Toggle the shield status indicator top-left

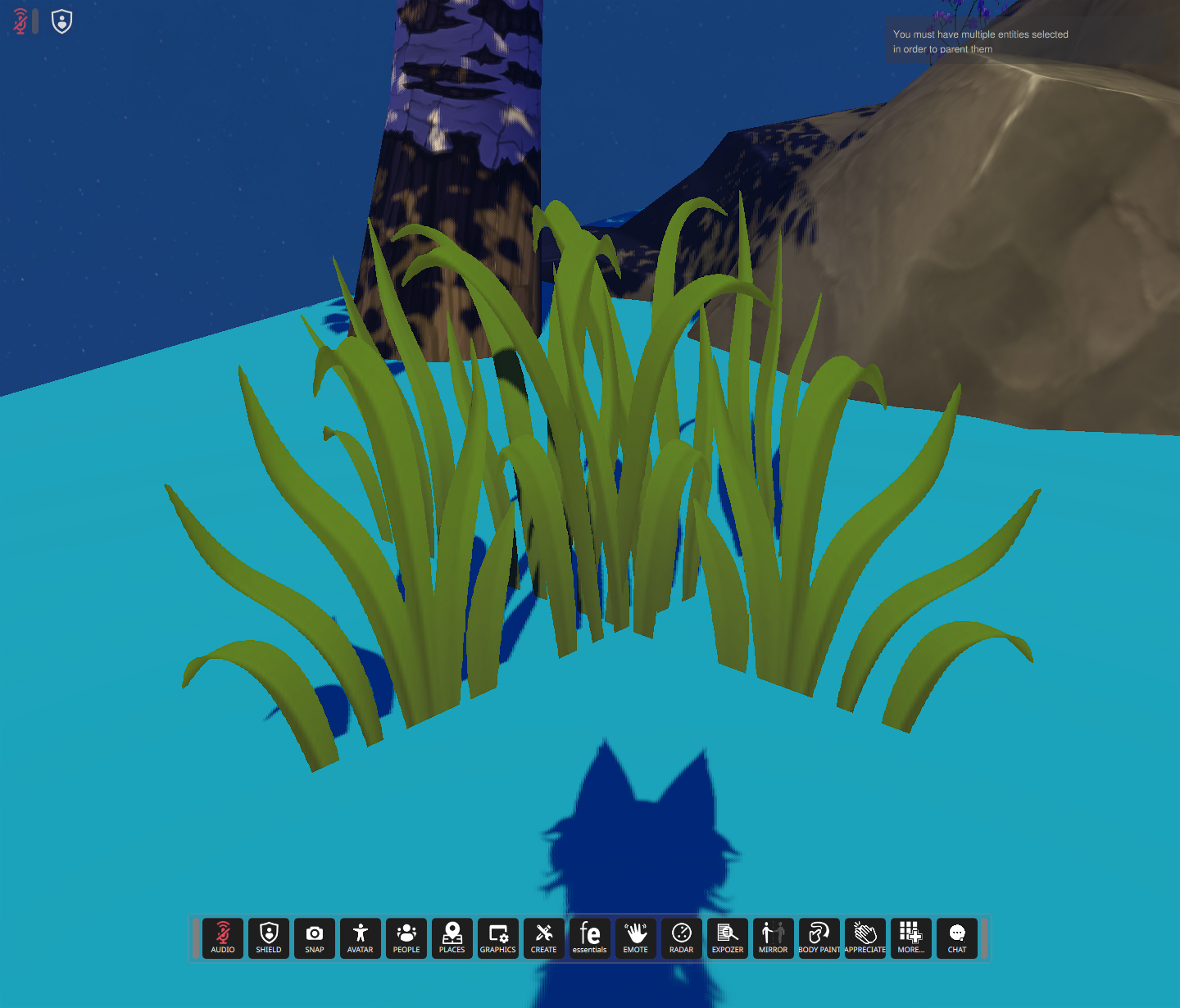click(61, 20)
